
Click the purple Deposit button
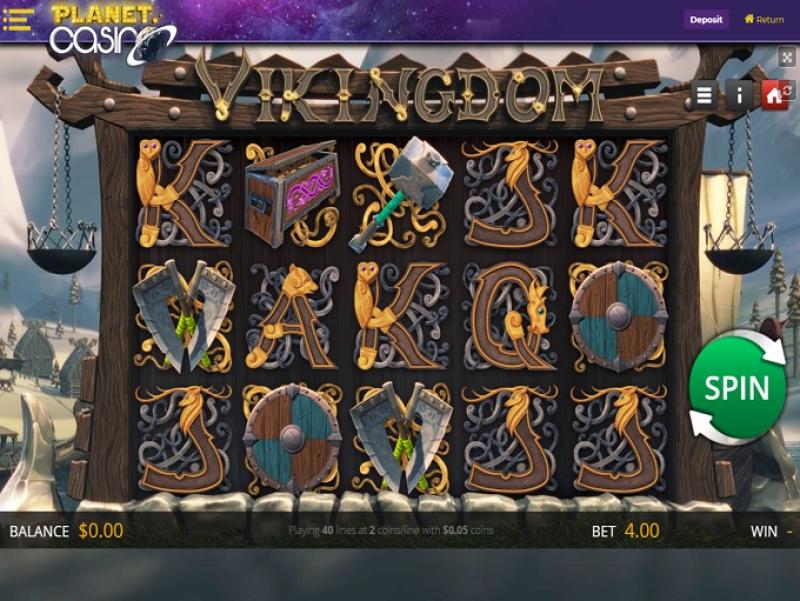point(706,19)
